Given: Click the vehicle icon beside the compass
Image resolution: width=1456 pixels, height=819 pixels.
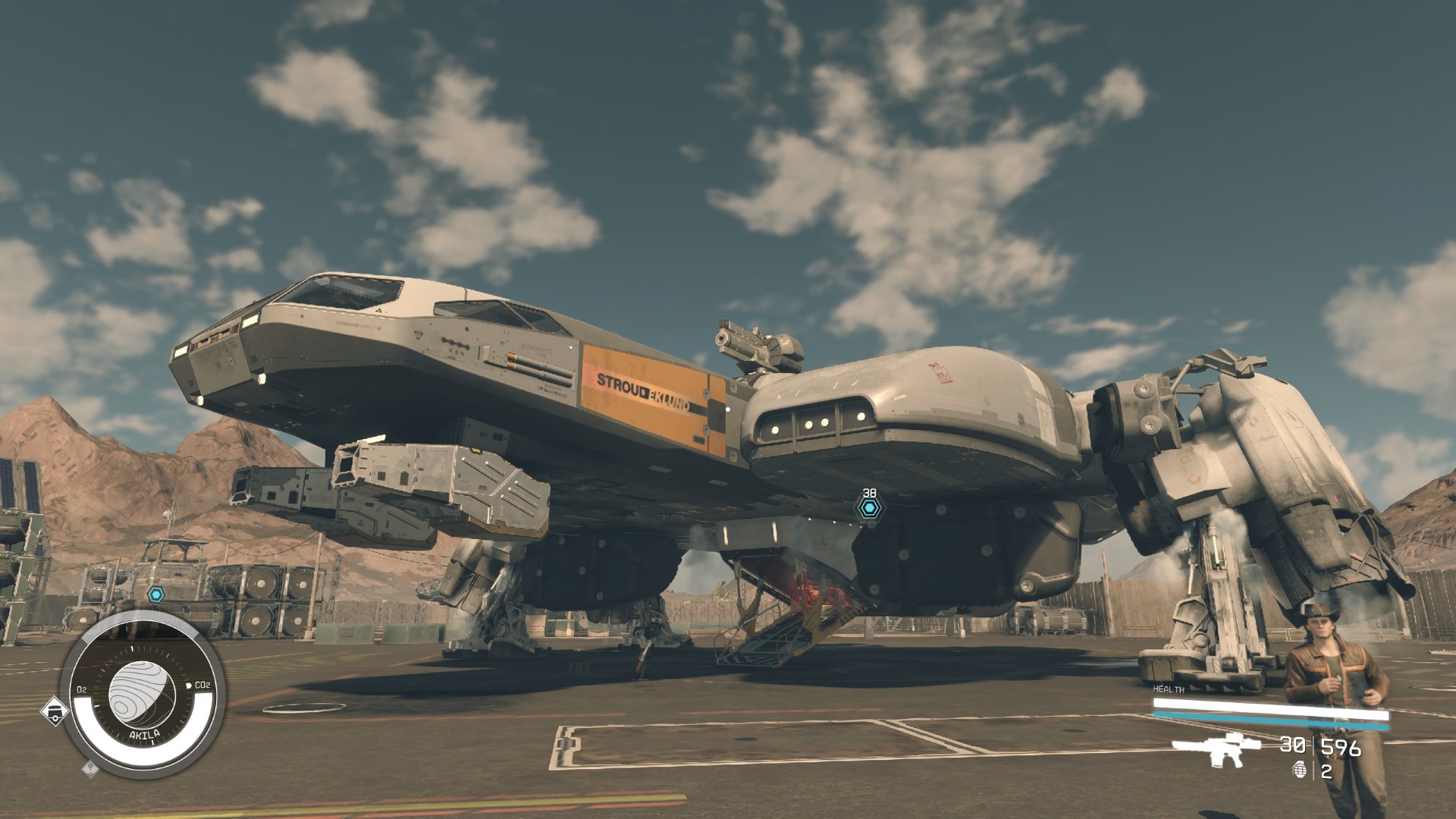Looking at the screenshot, I should point(55,711).
